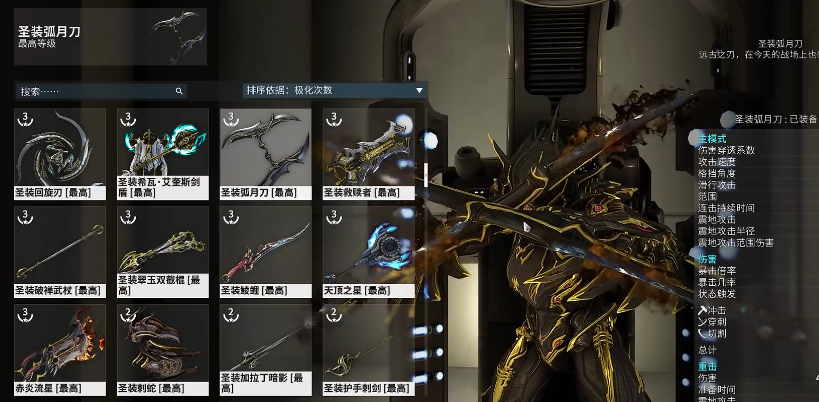Choose the 圣装刺蛇 weapon tile

[x=162, y=348]
